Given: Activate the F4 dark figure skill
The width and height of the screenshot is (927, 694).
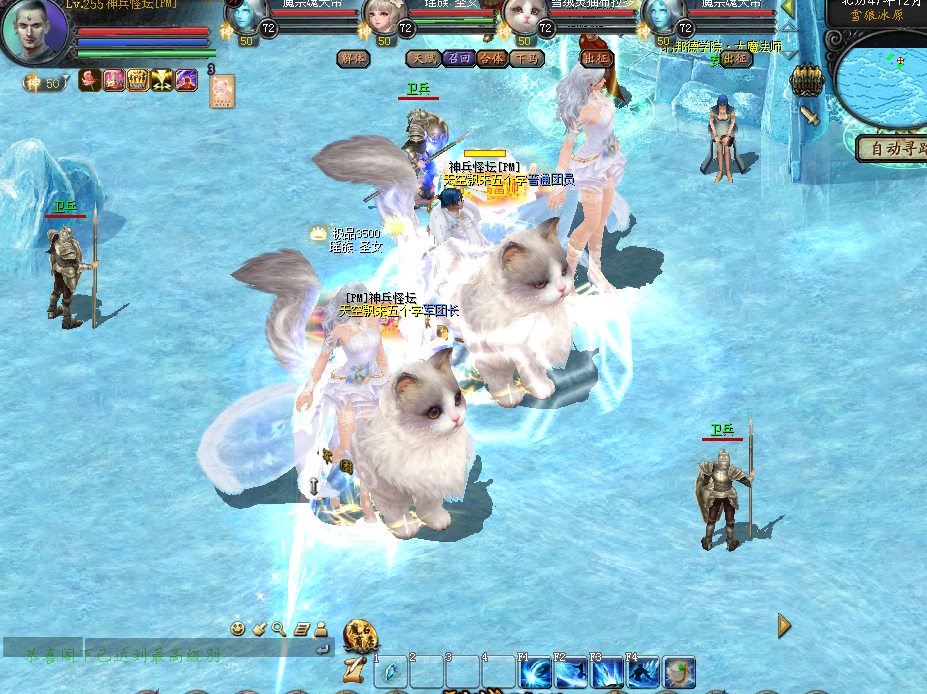Looking at the screenshot, I should coord(642,672).
